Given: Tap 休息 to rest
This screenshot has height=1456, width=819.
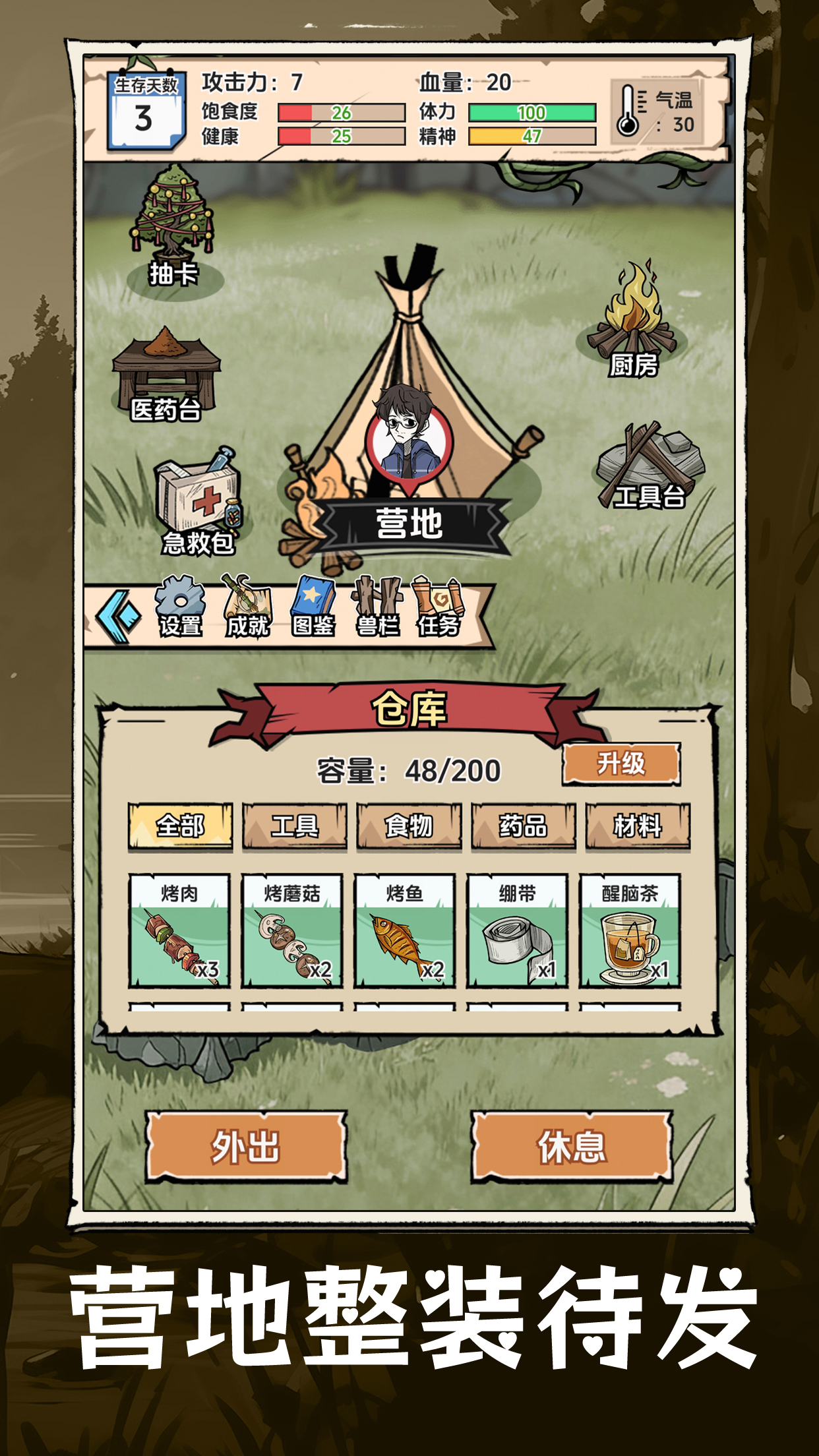Looking at the screenshot, I should [x=572, y=1147].
